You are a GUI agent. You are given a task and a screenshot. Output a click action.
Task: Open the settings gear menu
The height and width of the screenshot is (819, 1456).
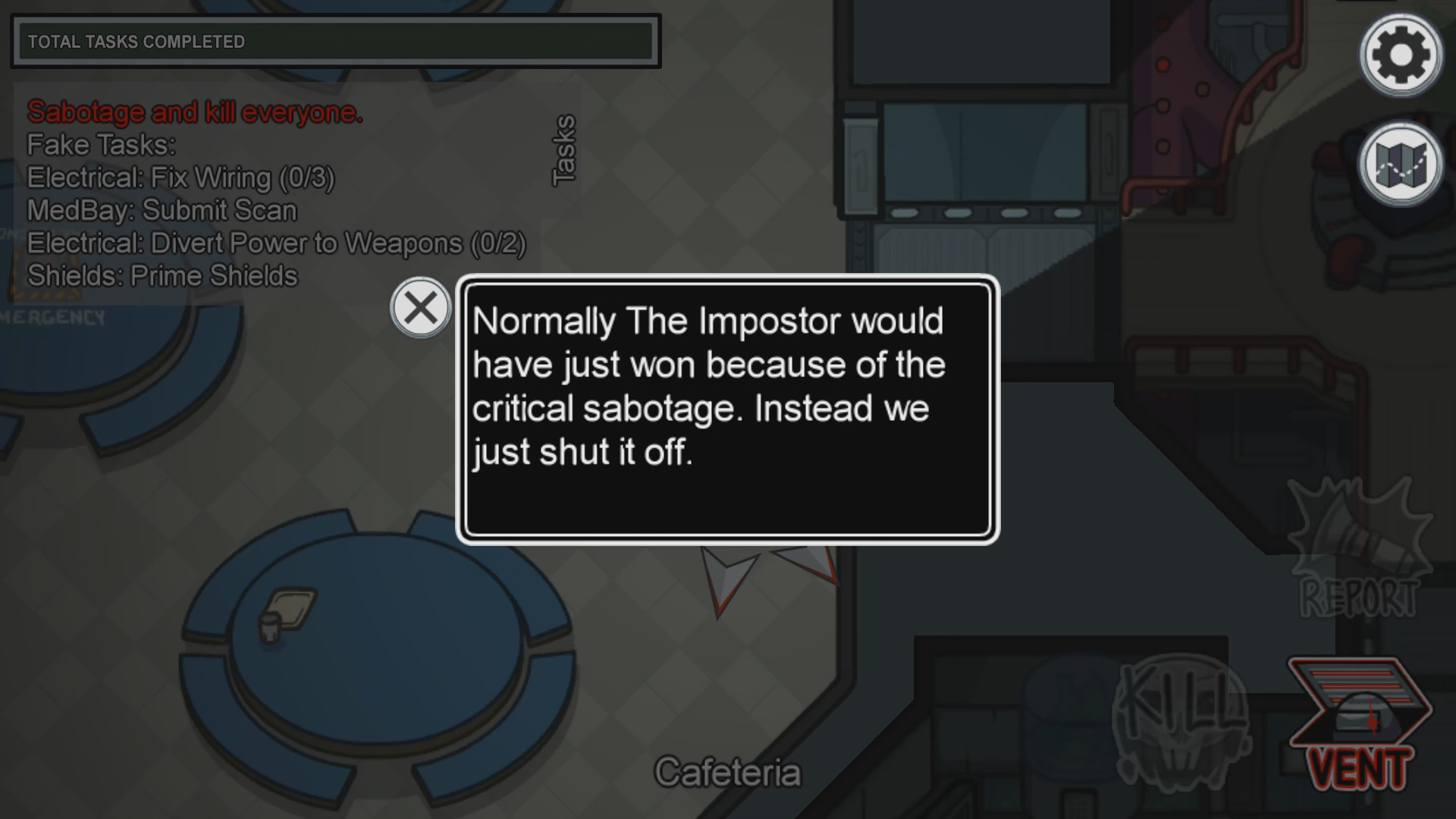point(1400,55)
